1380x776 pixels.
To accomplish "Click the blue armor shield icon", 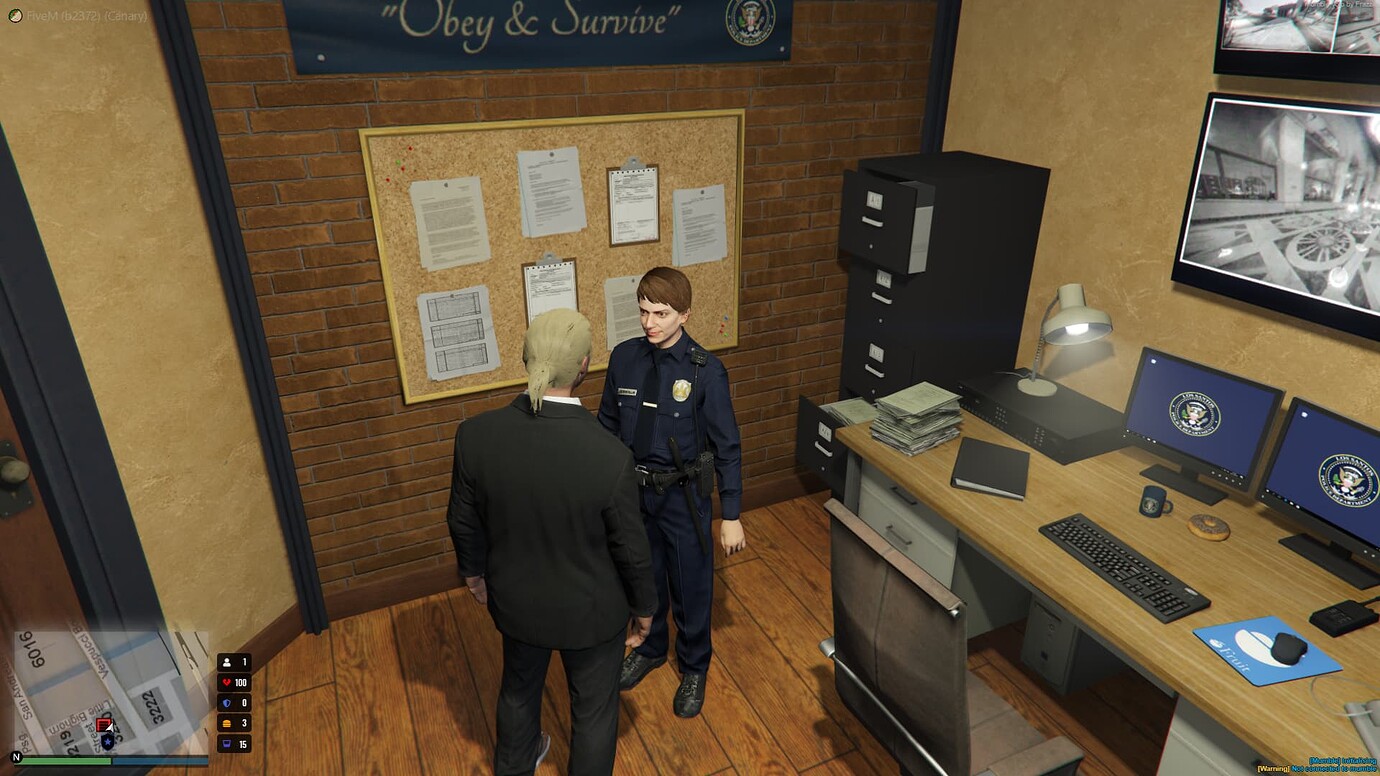I will (228, 703).
